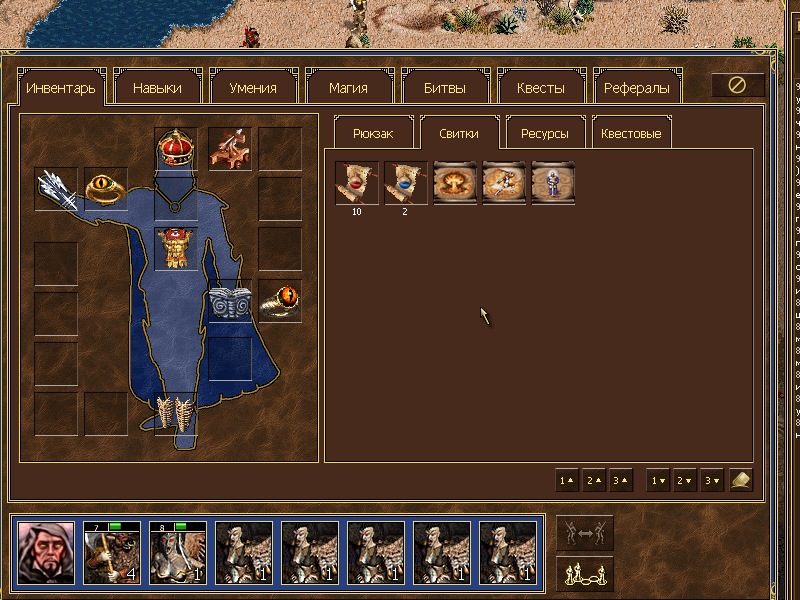Select the red crown helmet slot

point(176,150)
